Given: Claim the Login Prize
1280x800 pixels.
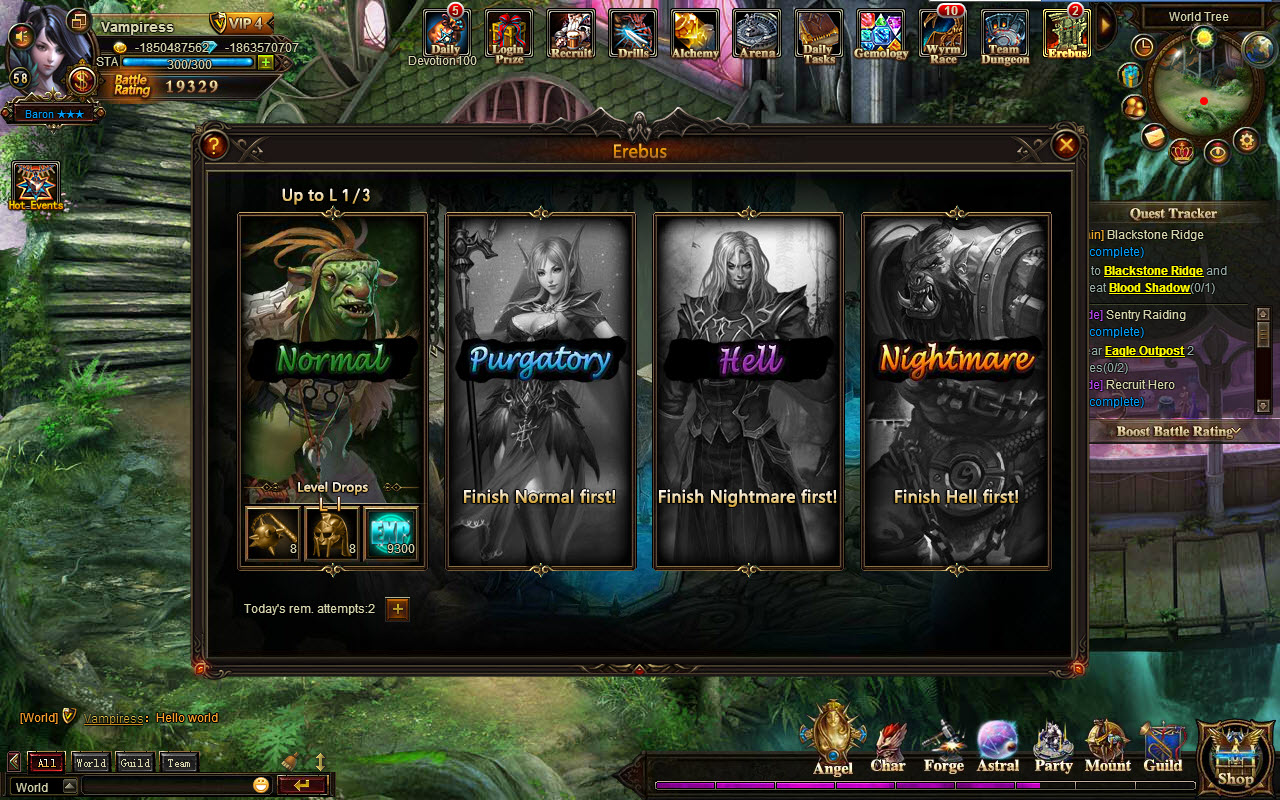Looking at the screenshot, I should click(x=508, y=30).
